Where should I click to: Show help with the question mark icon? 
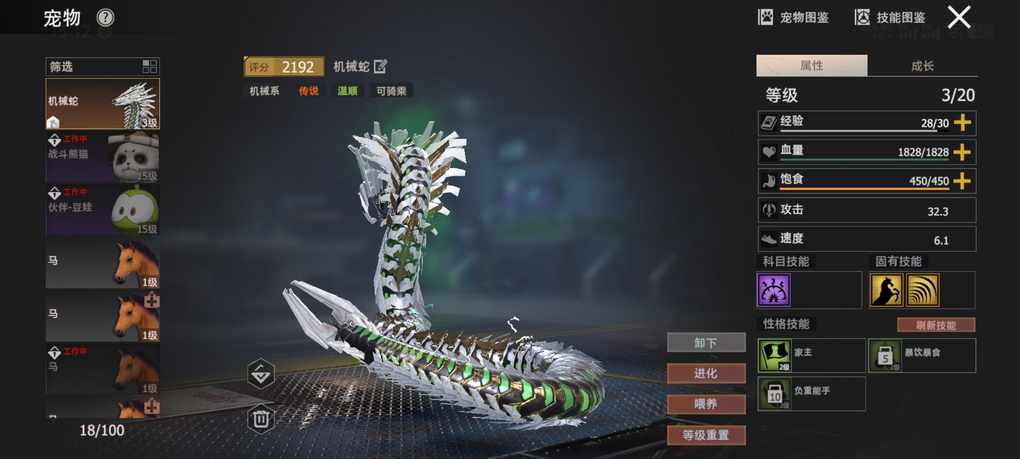click(x=105, y=18)
